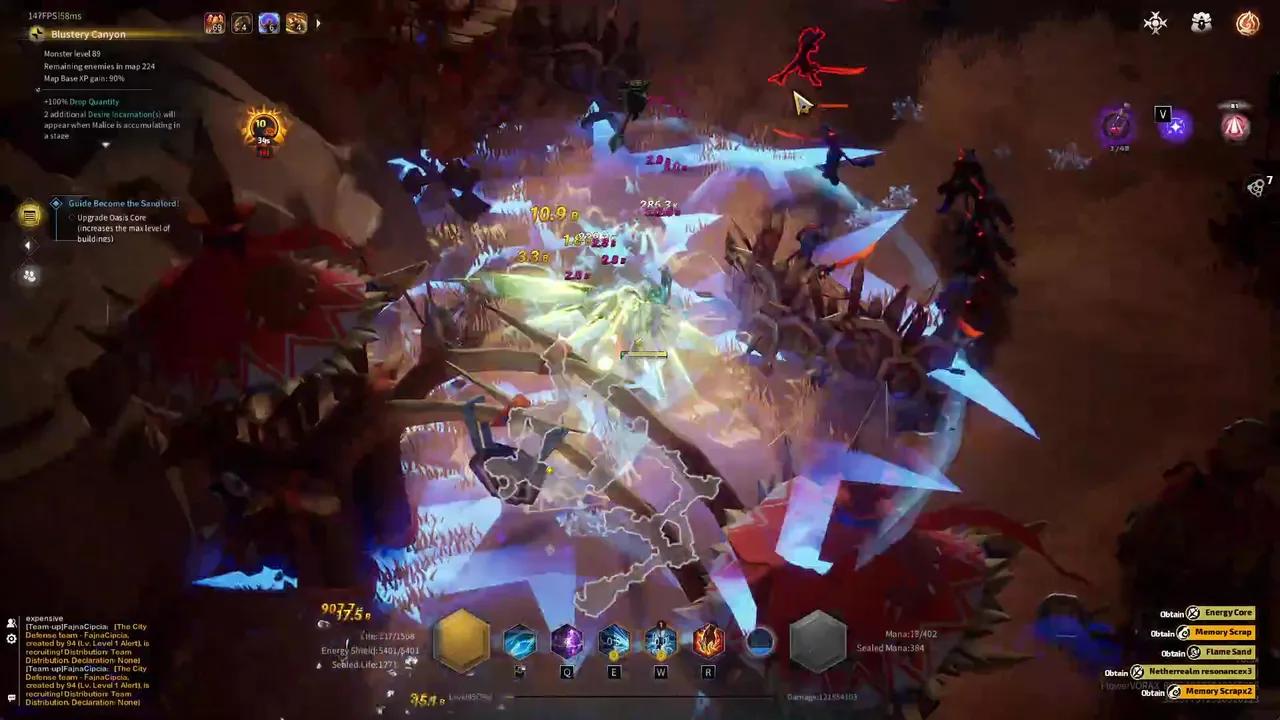Trigger the ice burst skill on E
Screen dimensions: 1280x720
coord(614,641)
